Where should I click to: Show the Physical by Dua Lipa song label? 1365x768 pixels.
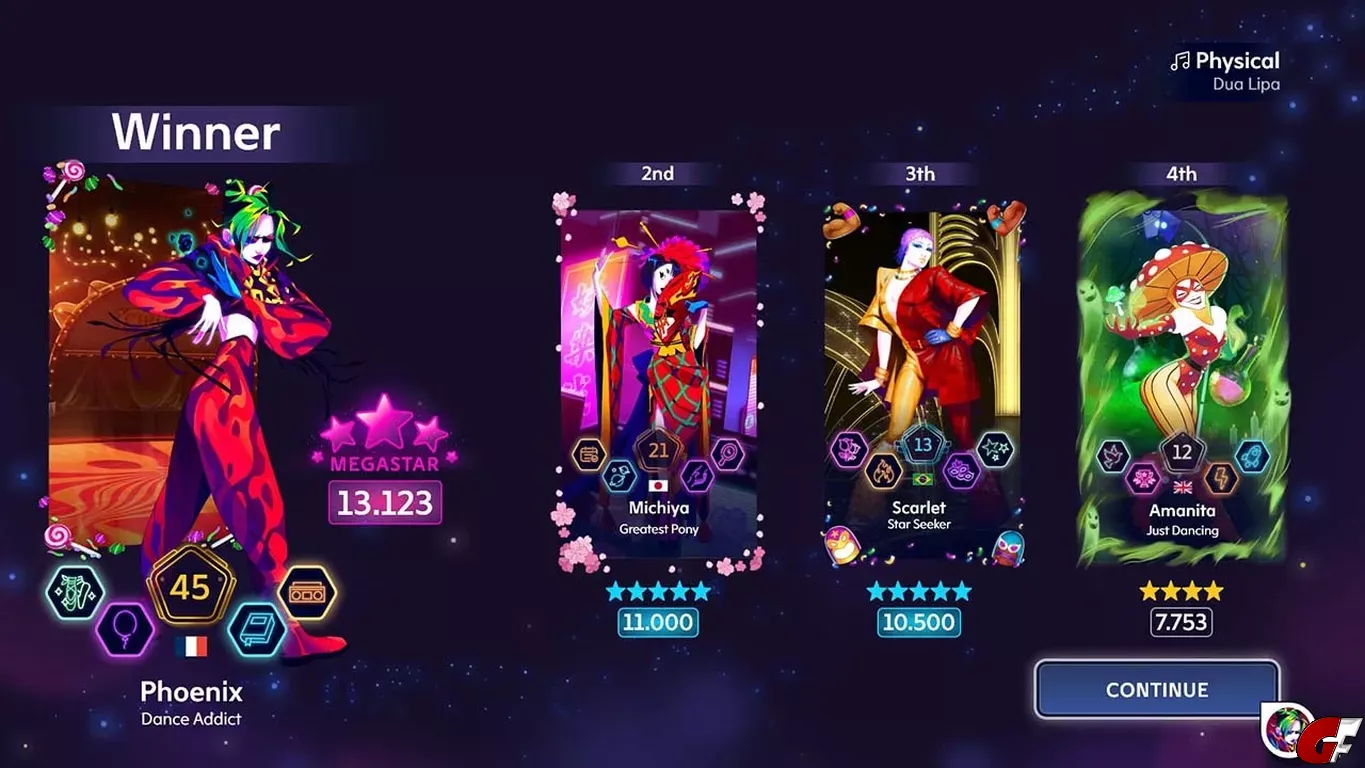(x=1226, y=71)
